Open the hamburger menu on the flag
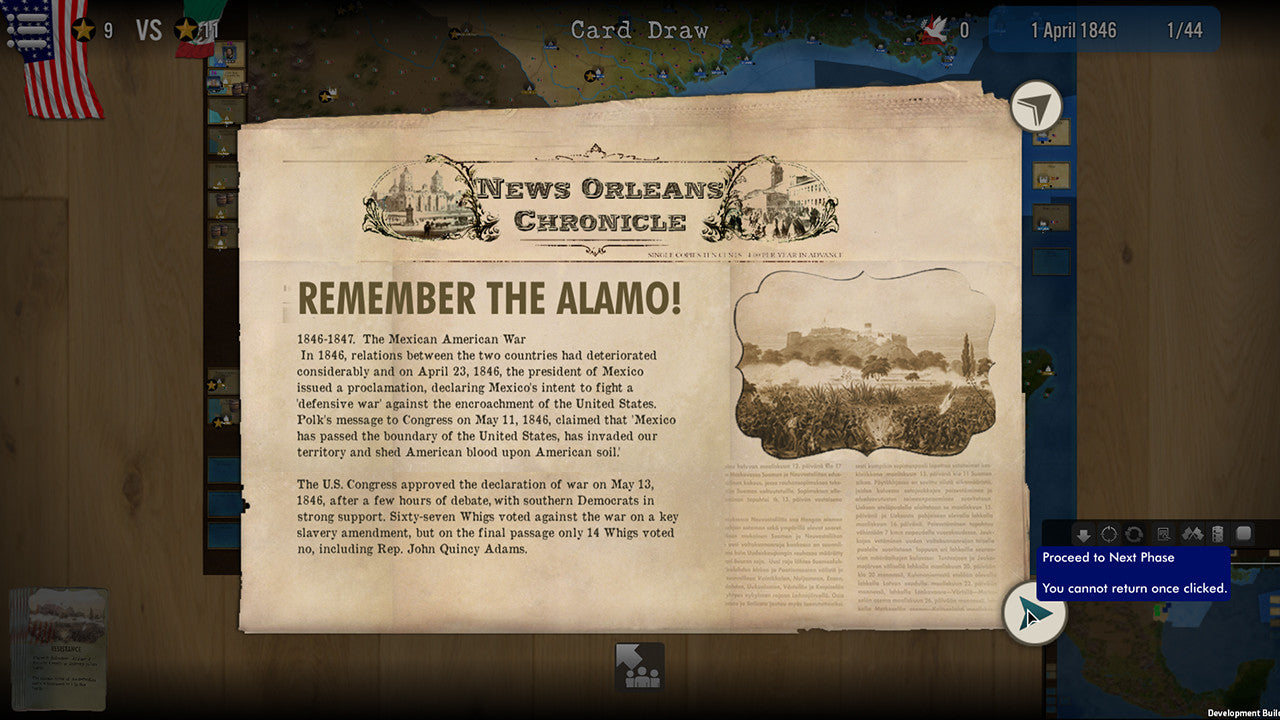Image resolution: width=1280 pixels, height=720 pixels. (x=27, y=29)
